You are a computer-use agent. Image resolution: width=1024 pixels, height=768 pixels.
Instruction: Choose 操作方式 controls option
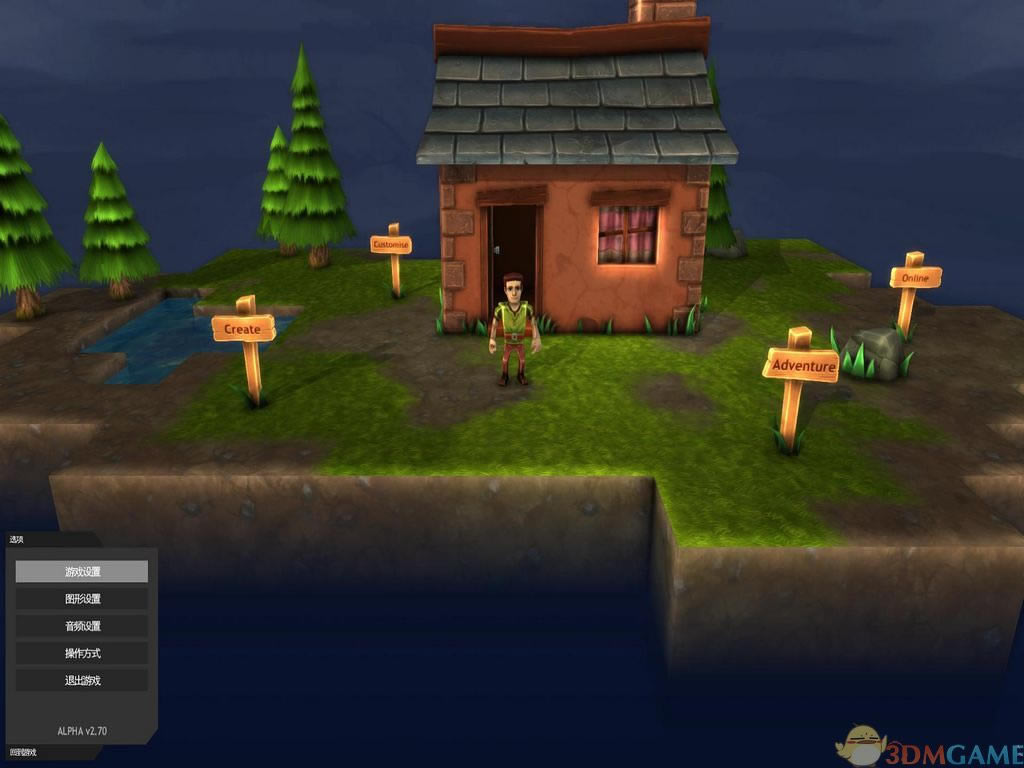click(82, 653)
